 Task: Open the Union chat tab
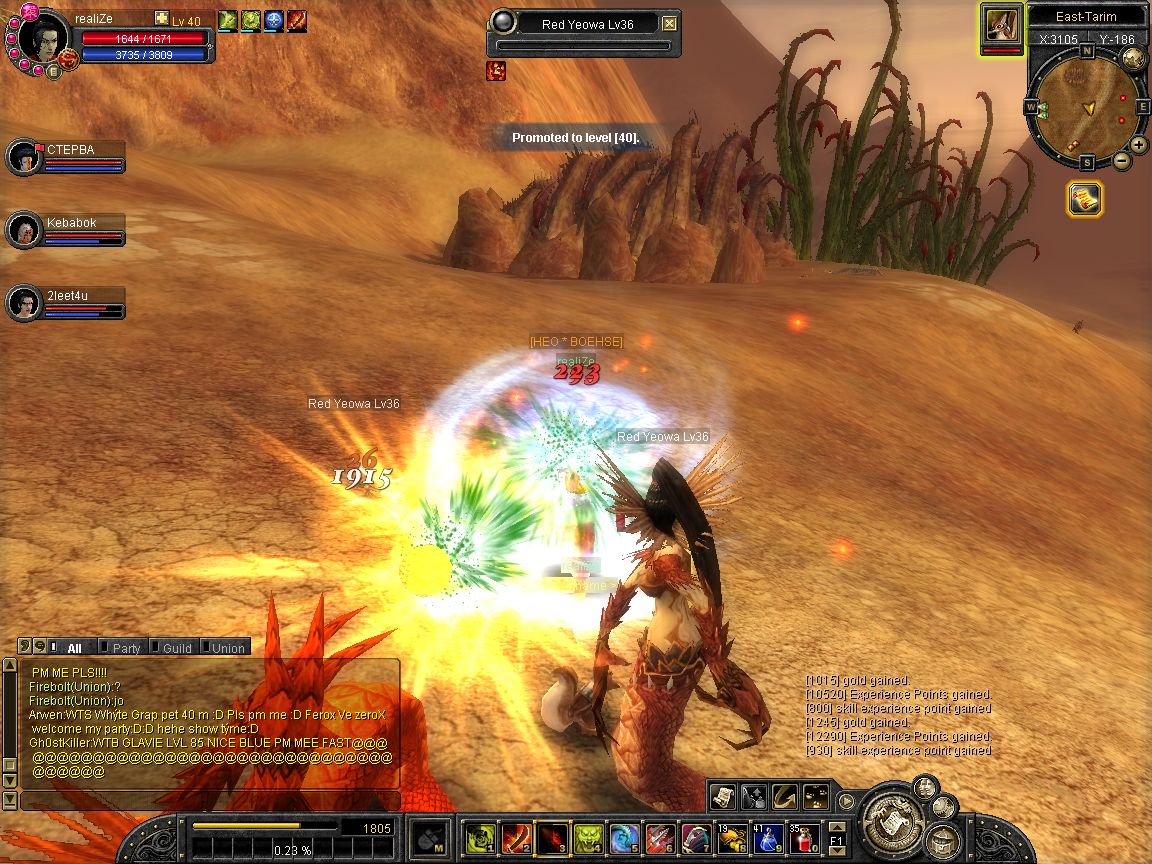pos(227,648)
